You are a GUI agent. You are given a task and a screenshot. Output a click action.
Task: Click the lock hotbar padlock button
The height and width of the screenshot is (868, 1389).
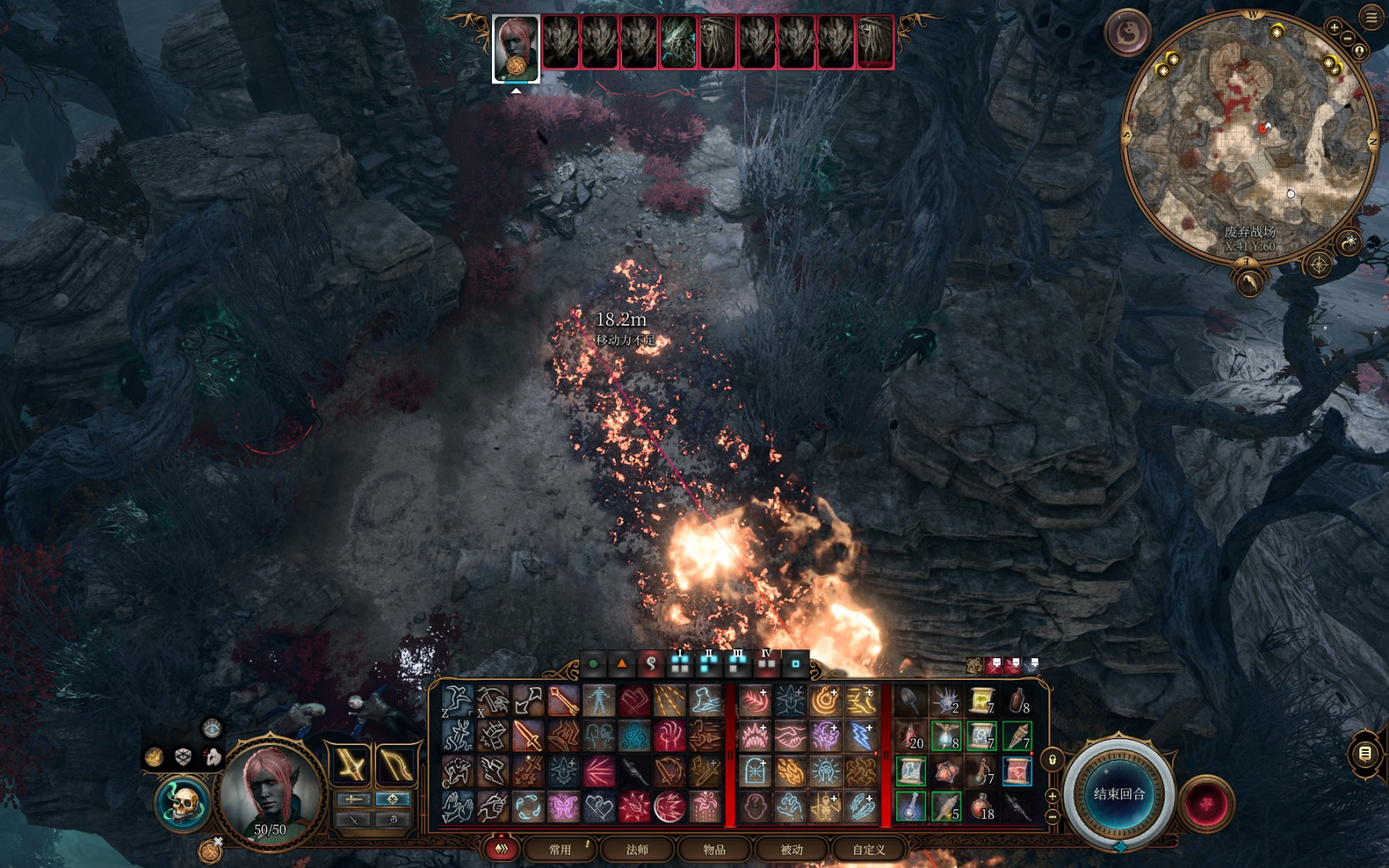click(1052, 759)
